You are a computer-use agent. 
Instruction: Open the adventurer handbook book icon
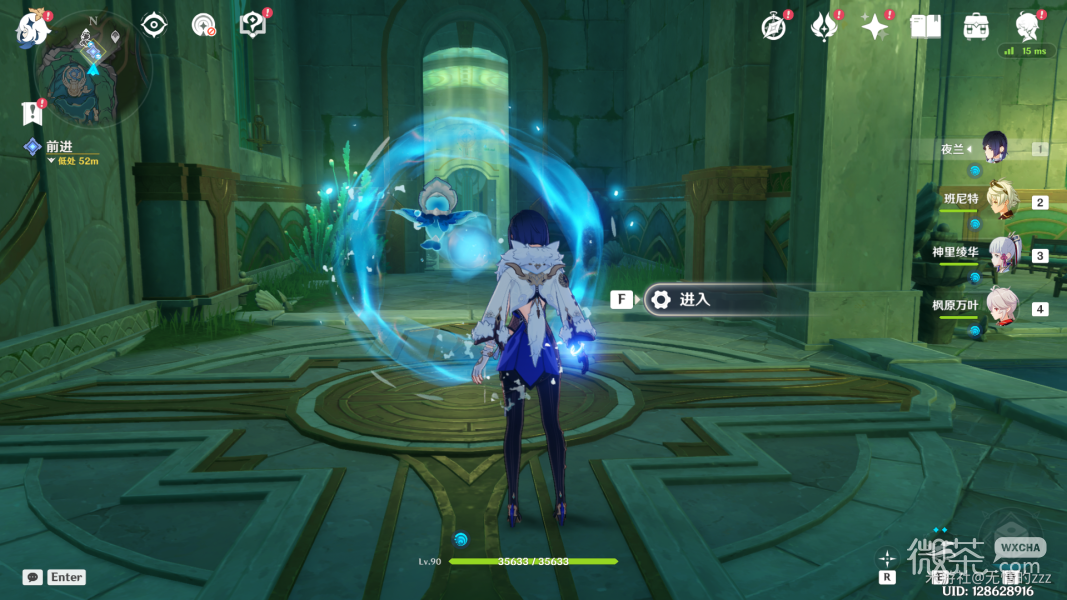[x=925, y=27]
